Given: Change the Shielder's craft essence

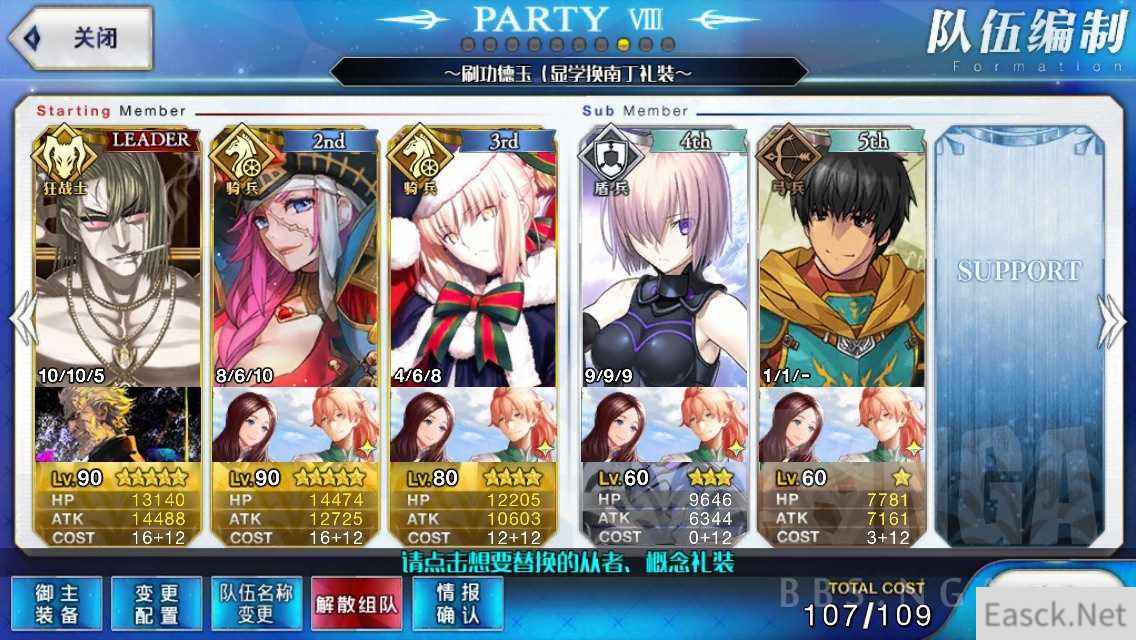Looking at the screenshot, I should (x=664, y=424).
